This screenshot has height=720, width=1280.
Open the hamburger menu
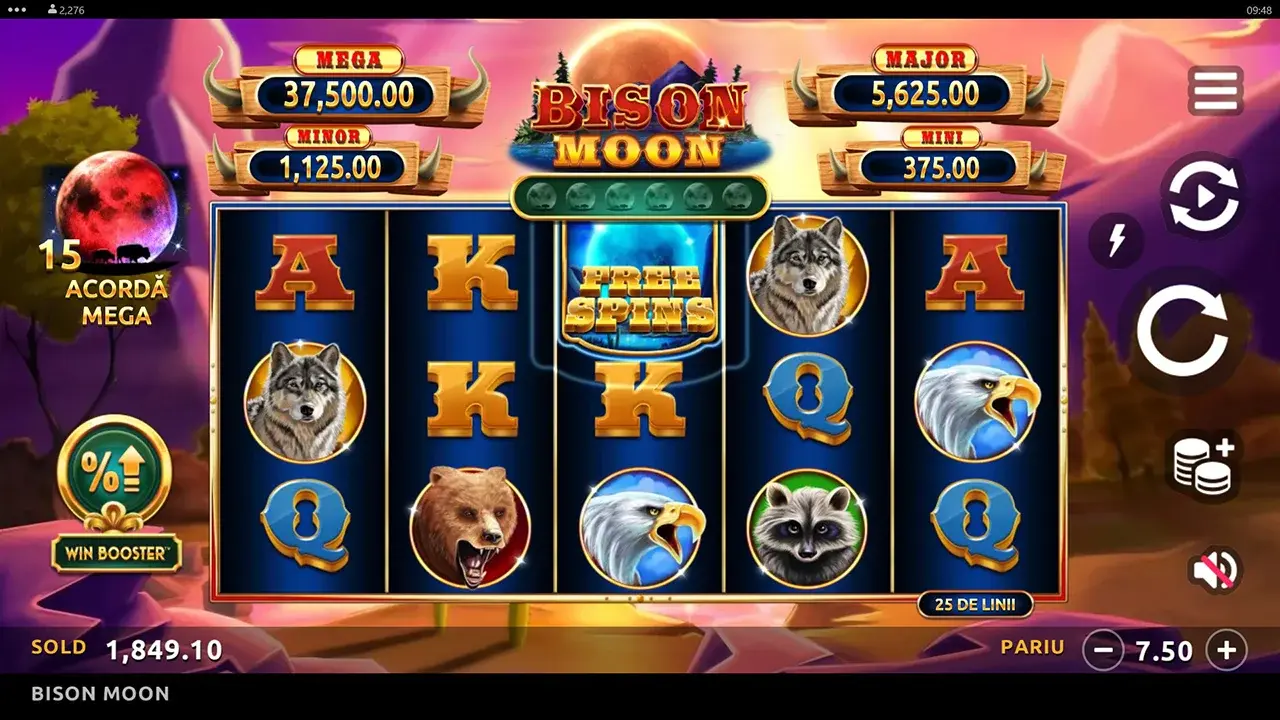point(1213,90)
